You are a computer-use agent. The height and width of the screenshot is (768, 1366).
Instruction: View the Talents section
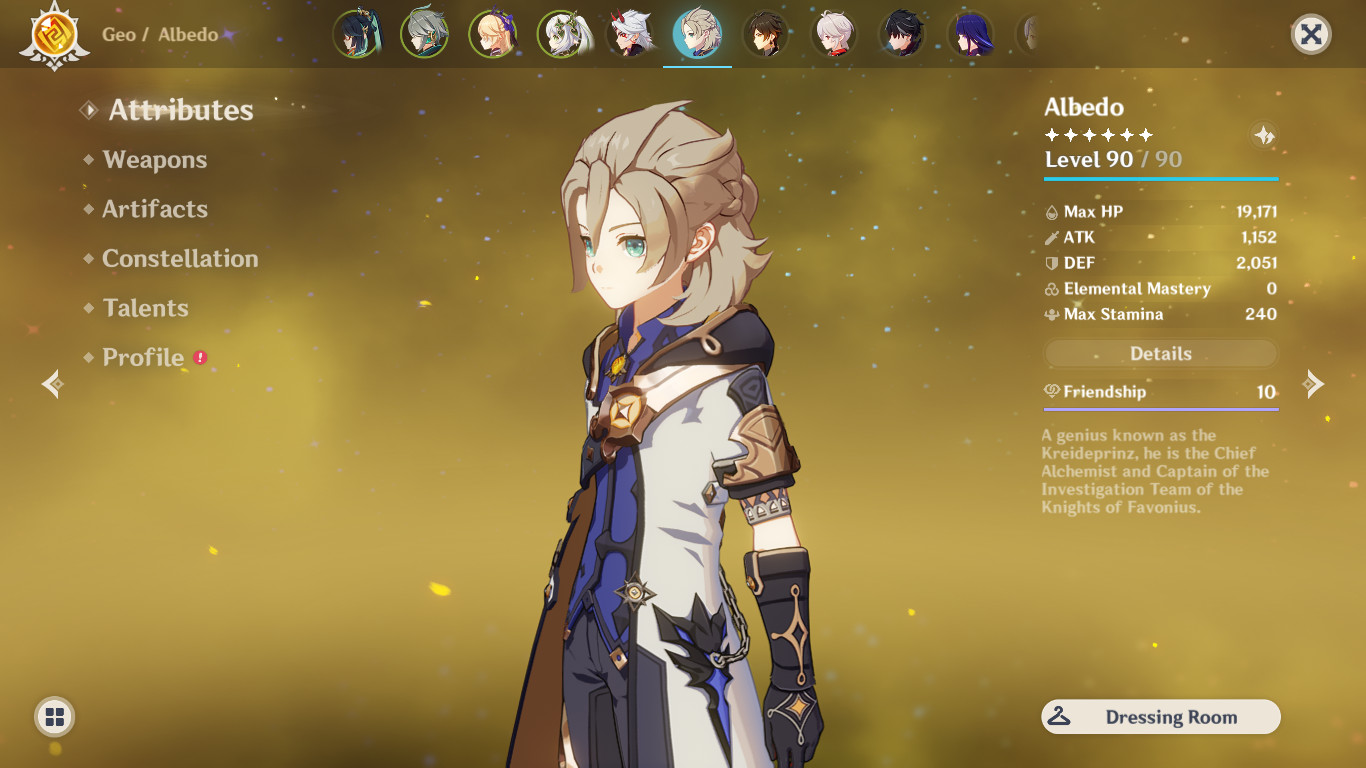(x=145, y=308)
